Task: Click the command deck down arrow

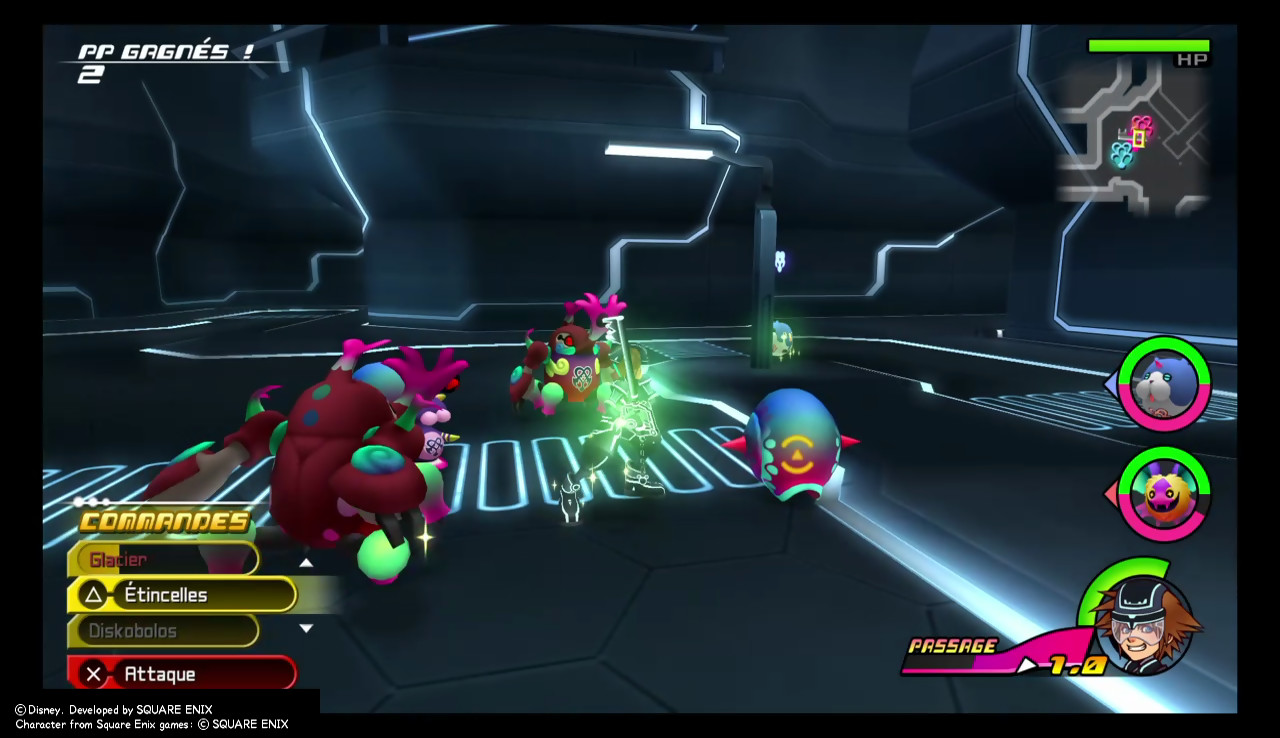Action: 306,629
